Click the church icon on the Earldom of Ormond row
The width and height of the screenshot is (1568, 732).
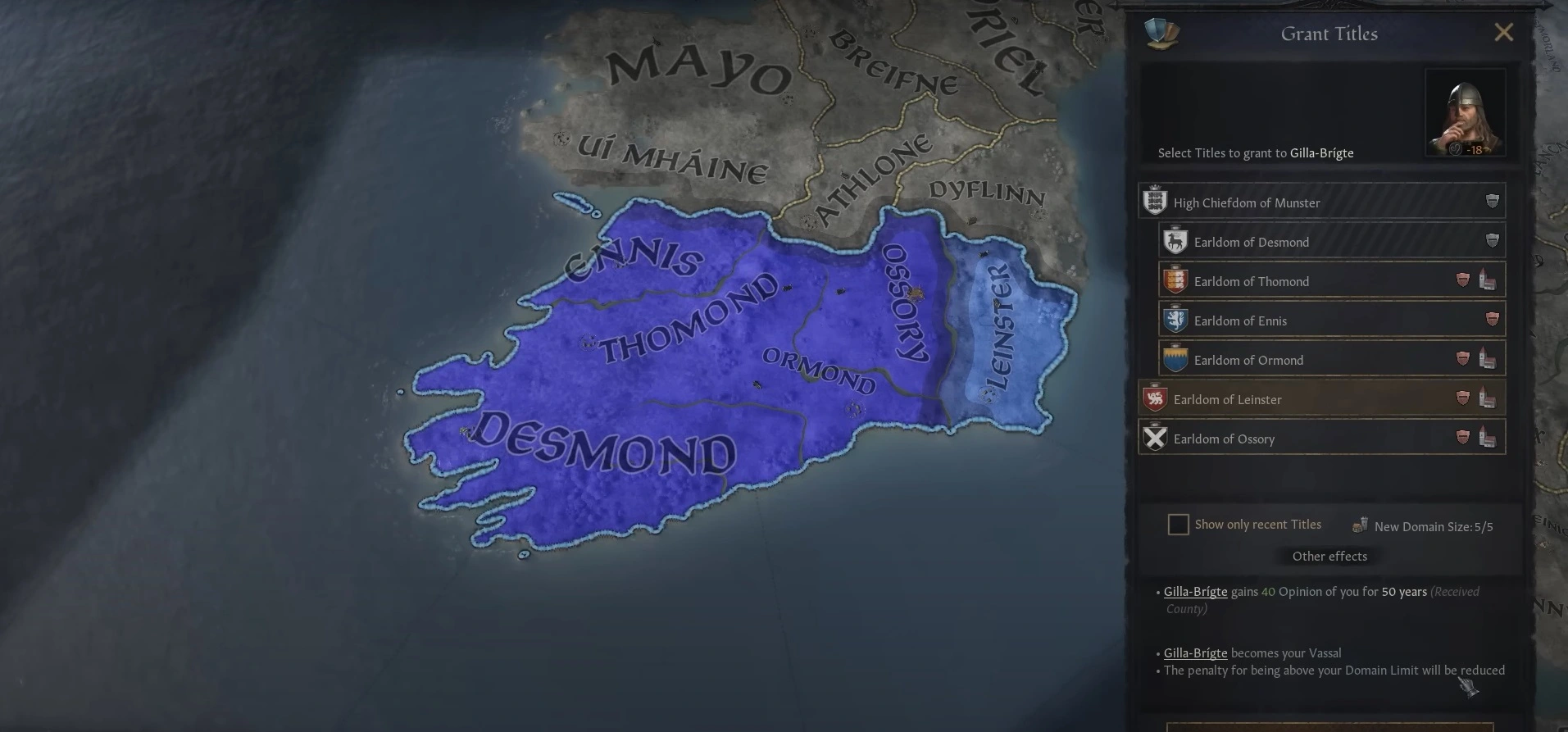[1487, 359]
